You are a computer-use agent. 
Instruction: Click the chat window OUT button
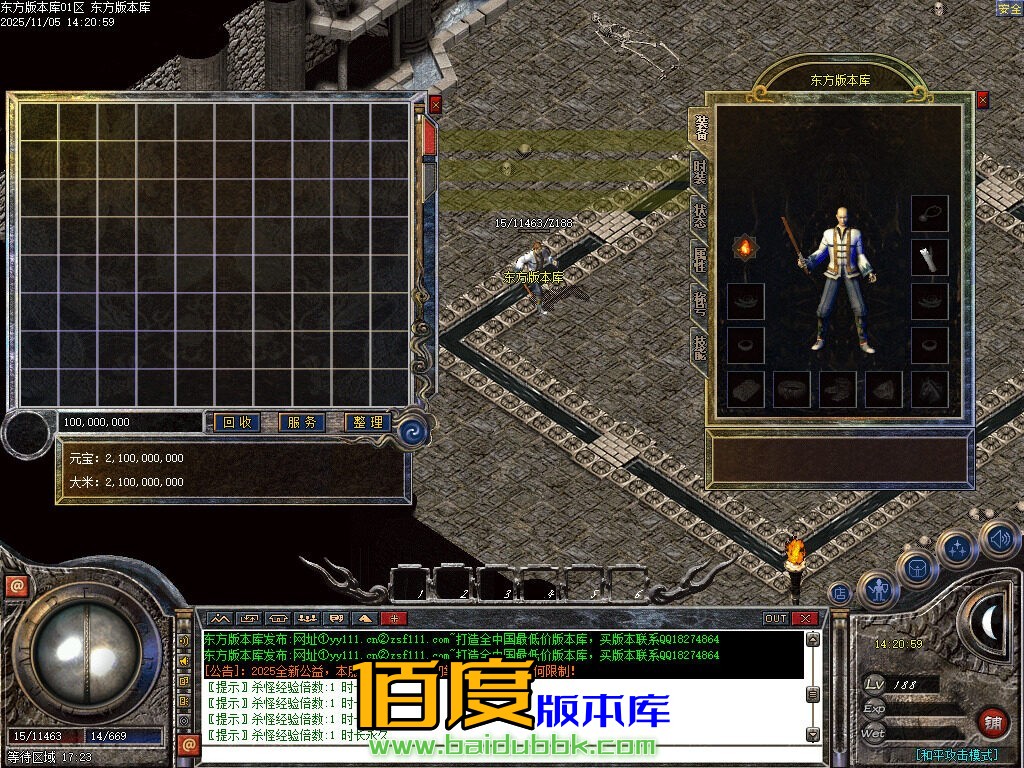tap(776, 618)
